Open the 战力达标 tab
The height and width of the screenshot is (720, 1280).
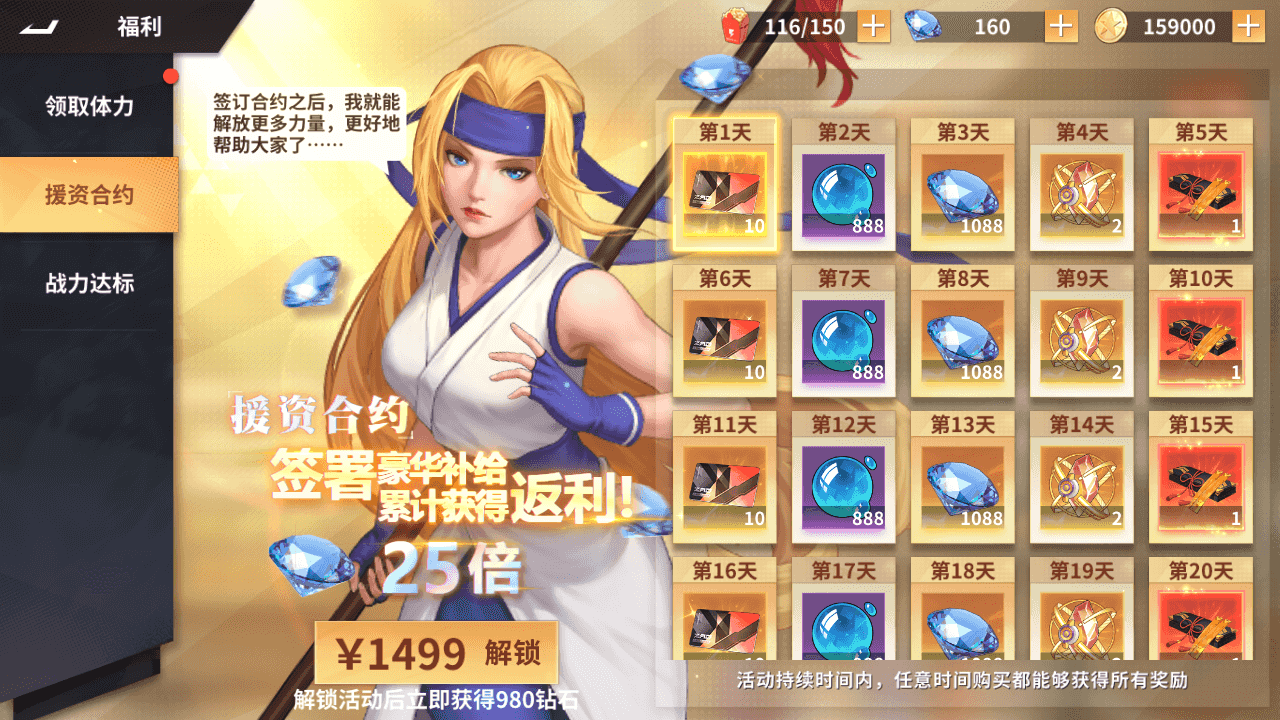coord(88,278)
